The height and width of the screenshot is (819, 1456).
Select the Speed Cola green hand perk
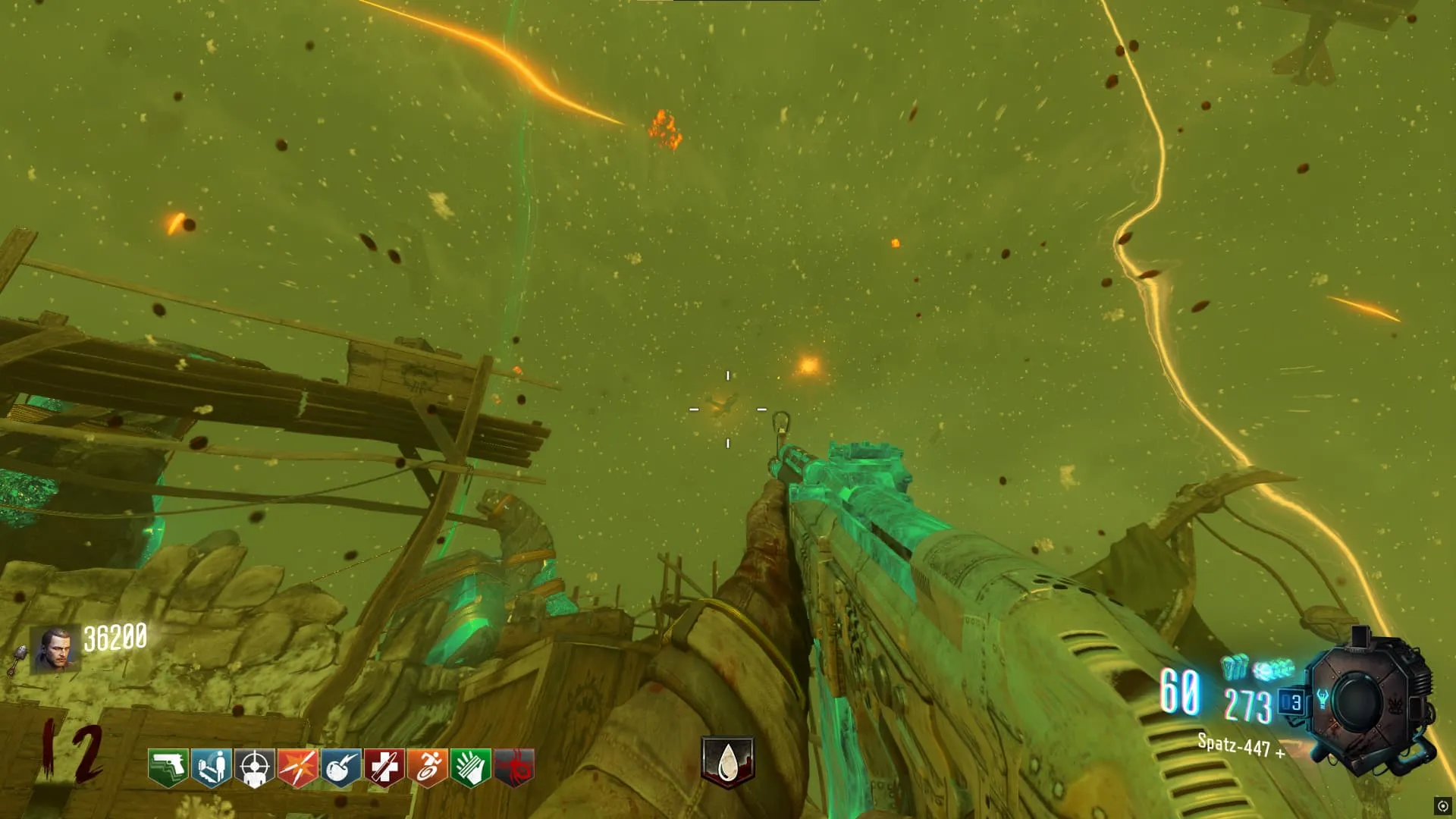pyautogui.click(x=470, y=767)
